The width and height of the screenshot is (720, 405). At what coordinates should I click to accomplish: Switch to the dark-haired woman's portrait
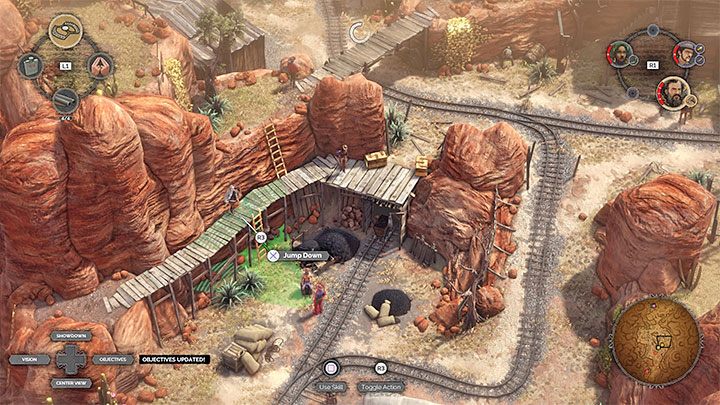point(620,53)
